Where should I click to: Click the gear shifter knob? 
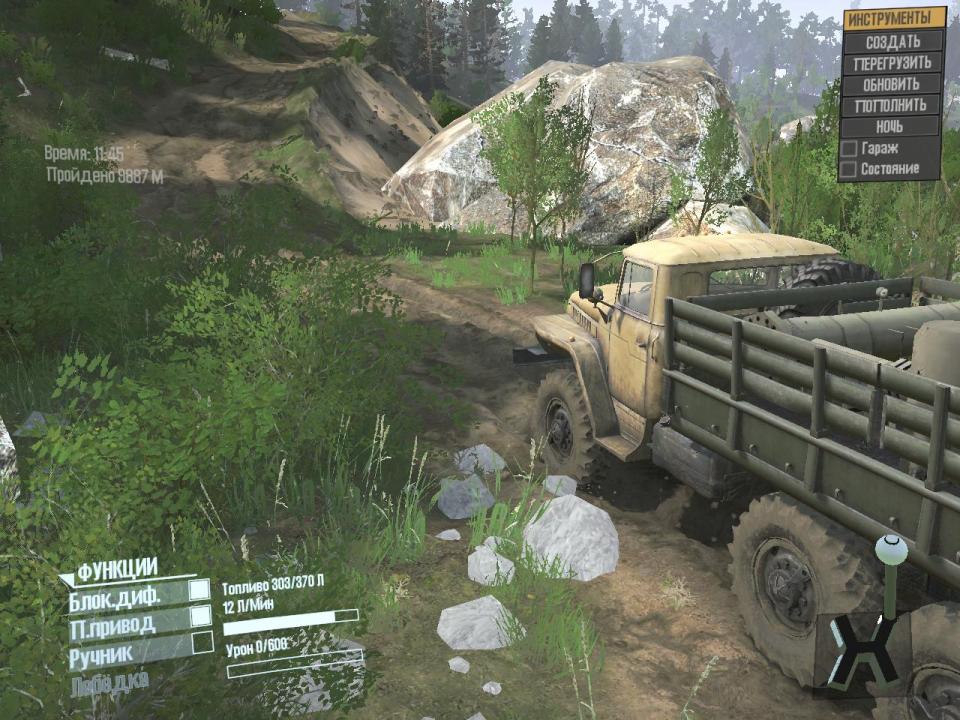[890, 549]
